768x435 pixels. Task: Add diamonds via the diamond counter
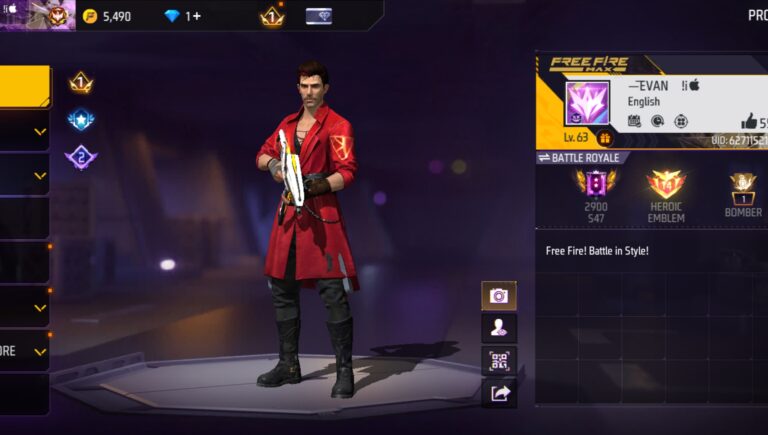(182, 16)
